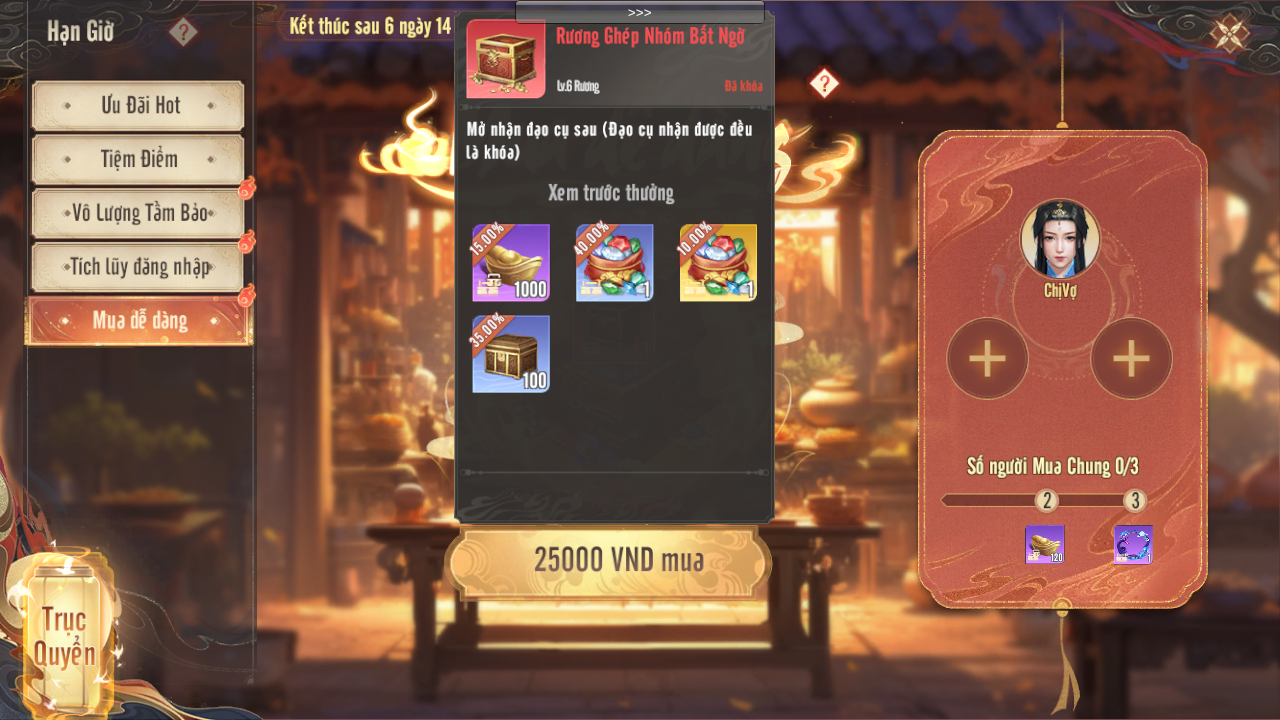
Task: Open the Trực Quyền lantern button
Action: coord(65,635)
